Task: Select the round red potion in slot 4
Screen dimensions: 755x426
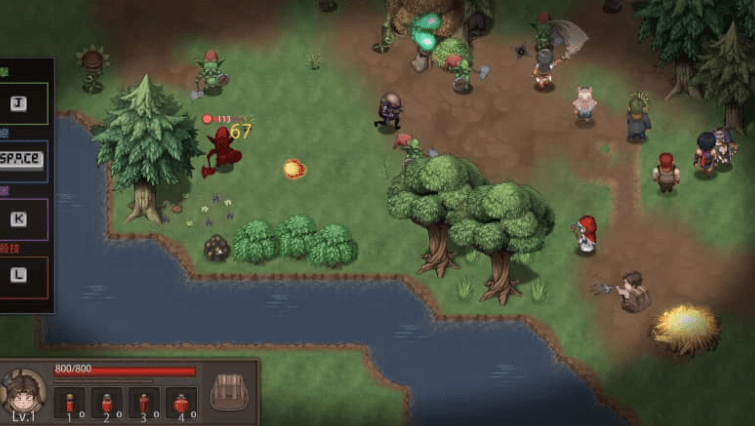Action: tap(181, 402)
